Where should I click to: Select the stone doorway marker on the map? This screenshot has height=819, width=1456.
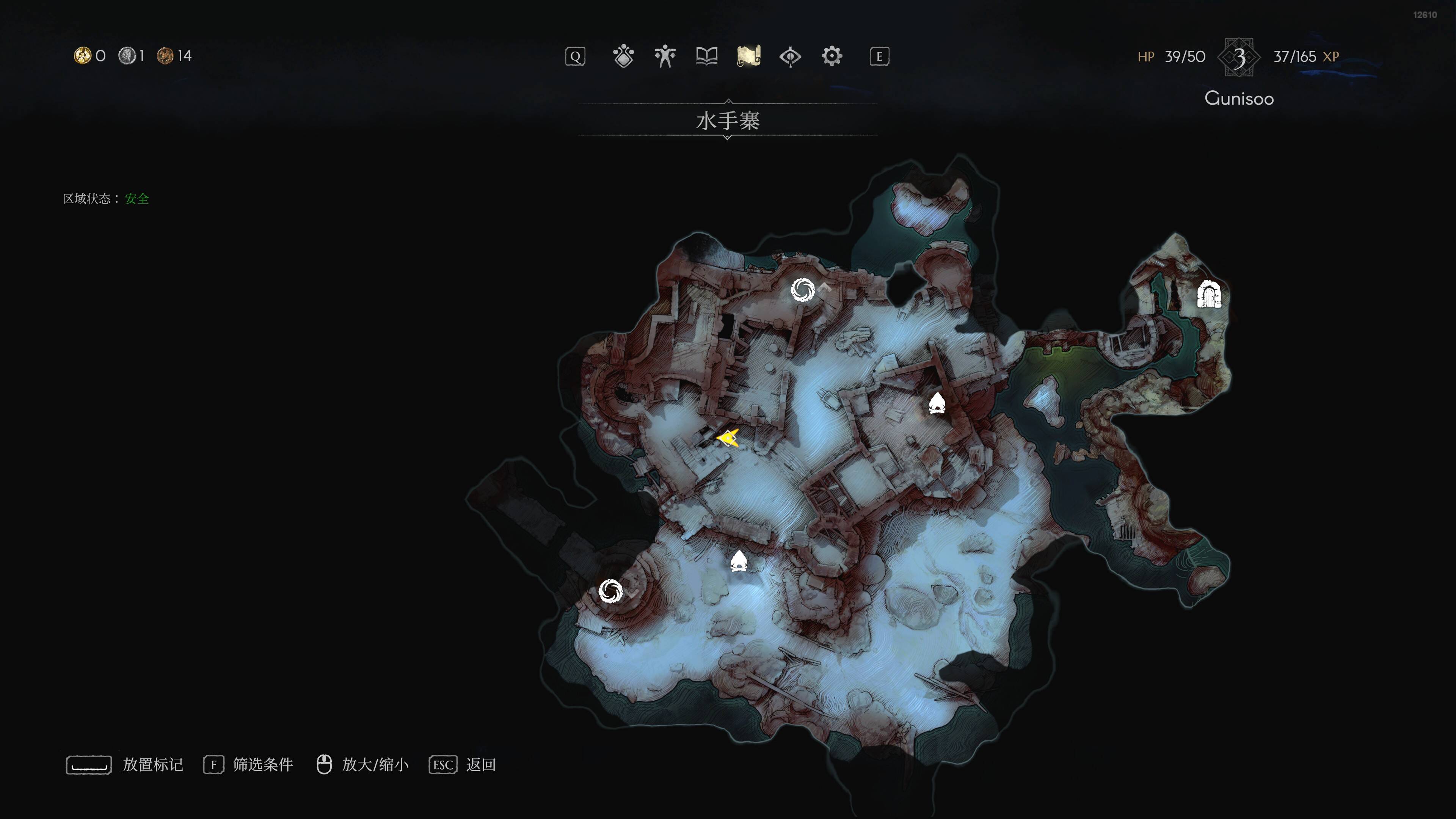click(x=1209, y=295)
